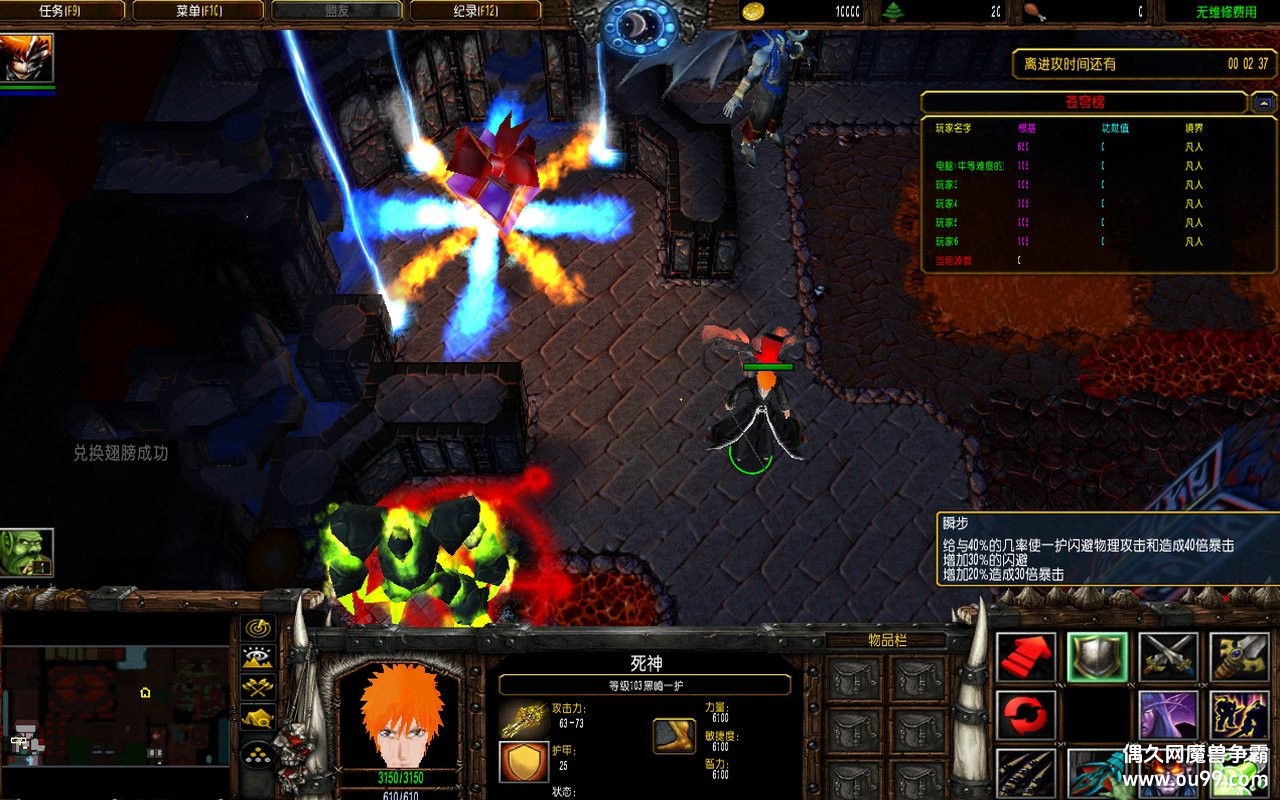Activate the minimap signal ping button

click(259, 629)
